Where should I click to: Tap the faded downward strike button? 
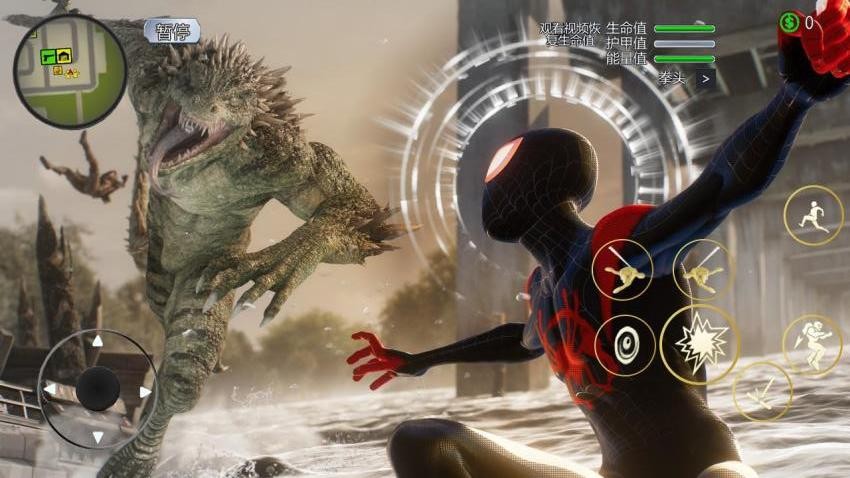(x=761, y=391)
